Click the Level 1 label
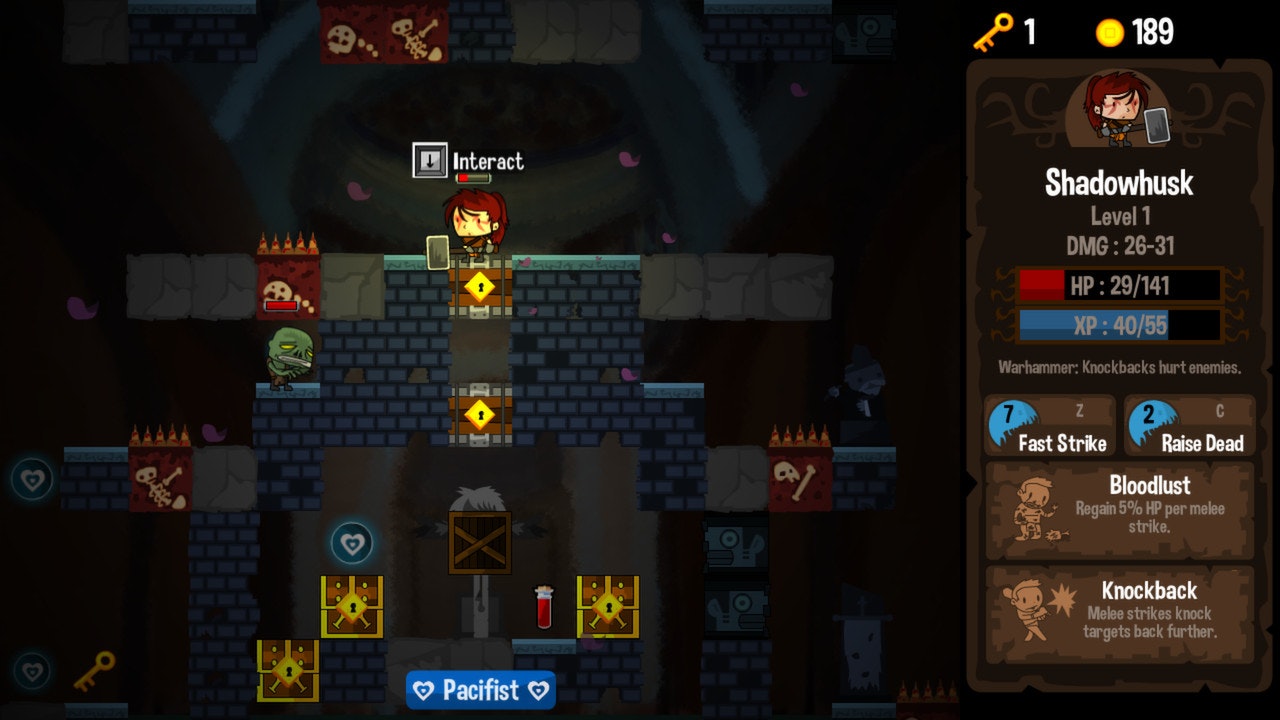Image resolution: width=1280 pixels, height=720 pixels. (x=1119, y=214)
